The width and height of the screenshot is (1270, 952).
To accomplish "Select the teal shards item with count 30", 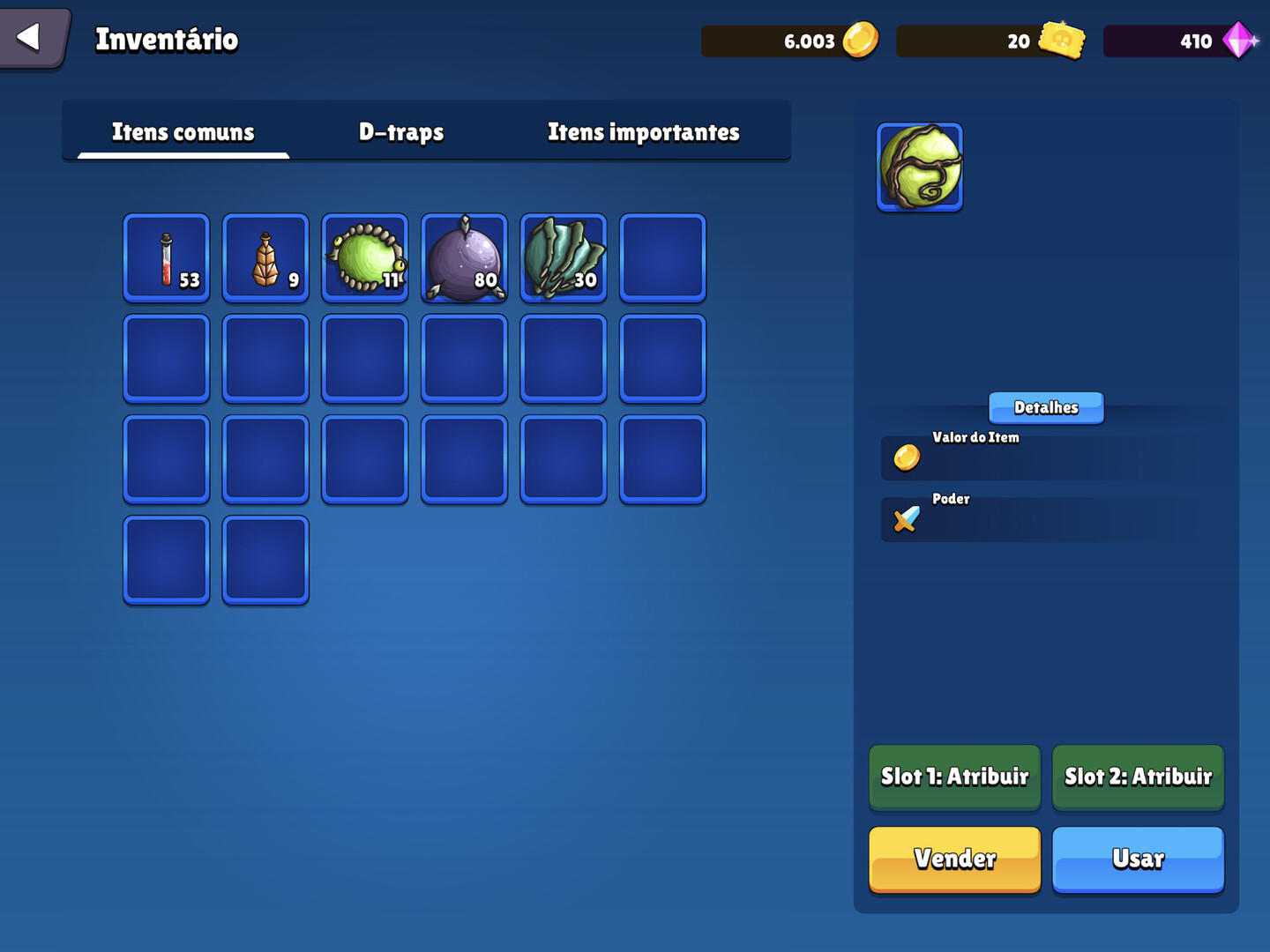I will 563,258.
